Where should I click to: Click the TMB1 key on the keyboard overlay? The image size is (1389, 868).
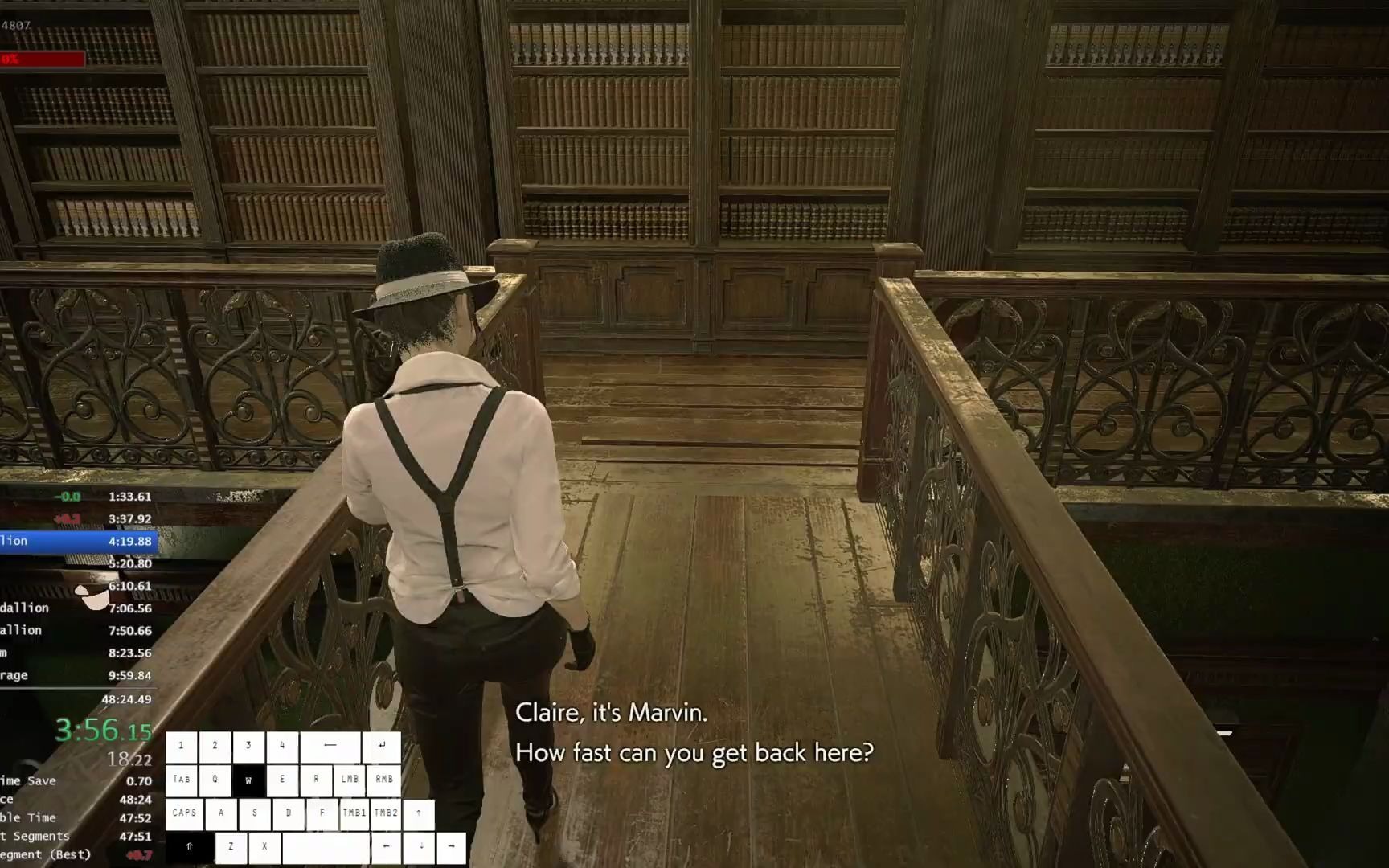pyautogui.click(x=354, y=813)
